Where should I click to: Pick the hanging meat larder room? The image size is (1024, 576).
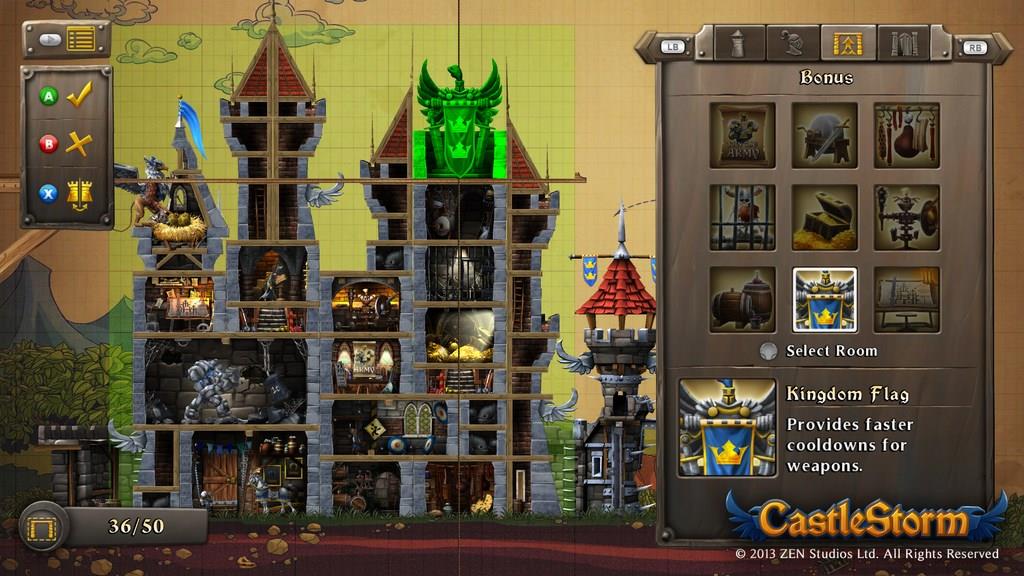point(906,135)
